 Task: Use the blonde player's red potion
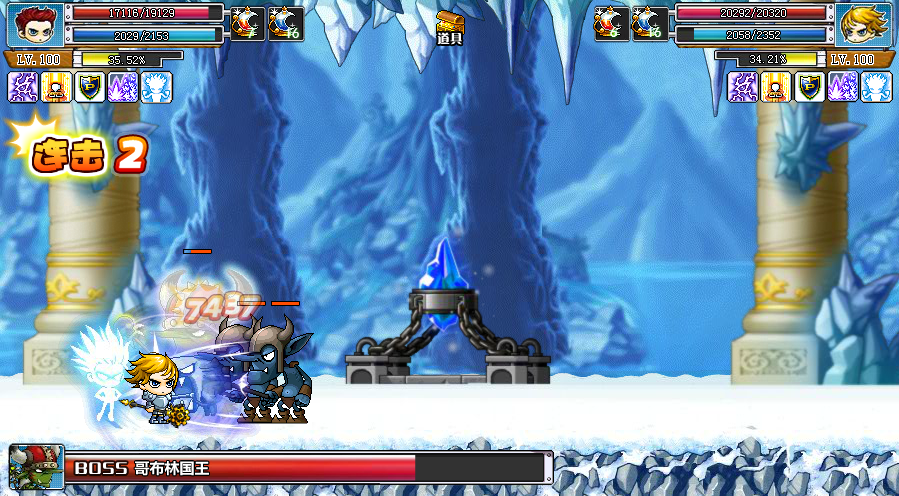coord(612,22)
